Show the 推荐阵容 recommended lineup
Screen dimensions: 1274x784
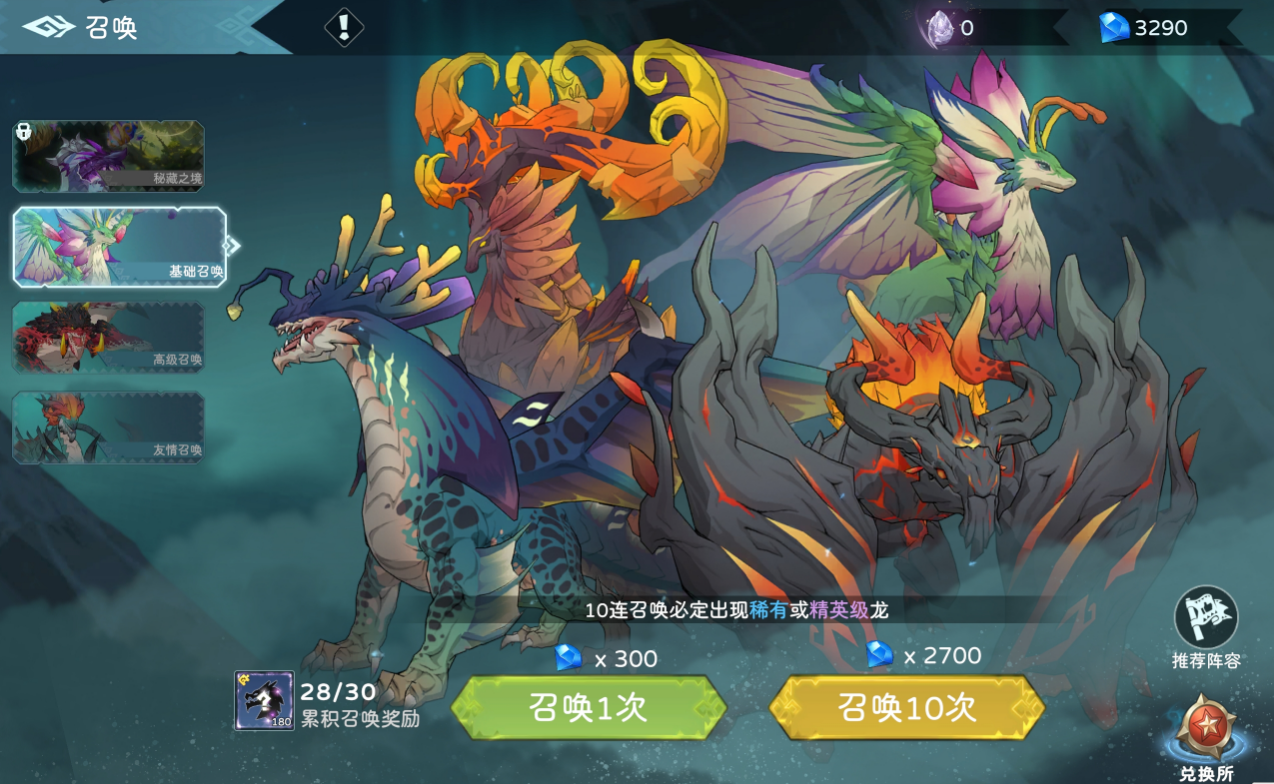[1206, 618]
